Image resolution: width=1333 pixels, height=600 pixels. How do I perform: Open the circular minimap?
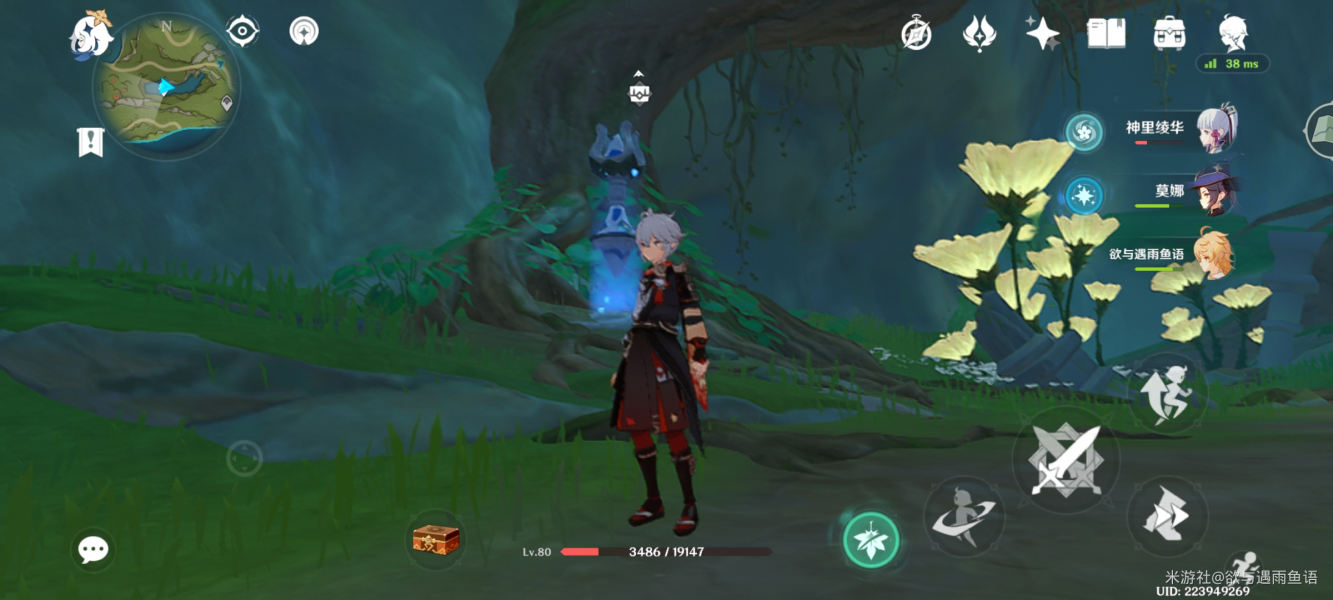pyautogui.click(x=166, y=87)
